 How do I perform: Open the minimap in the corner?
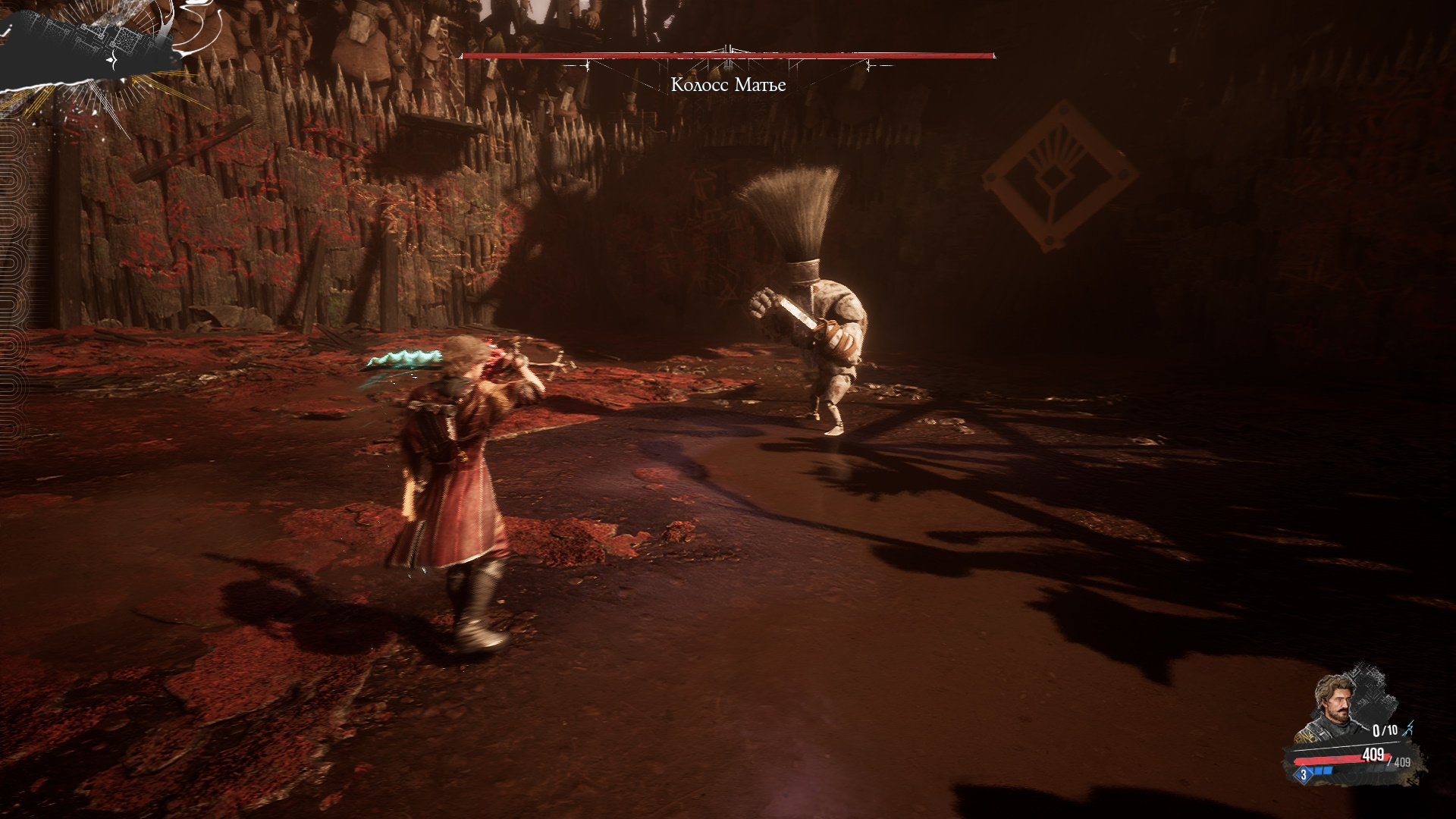[x=91, y=47]
